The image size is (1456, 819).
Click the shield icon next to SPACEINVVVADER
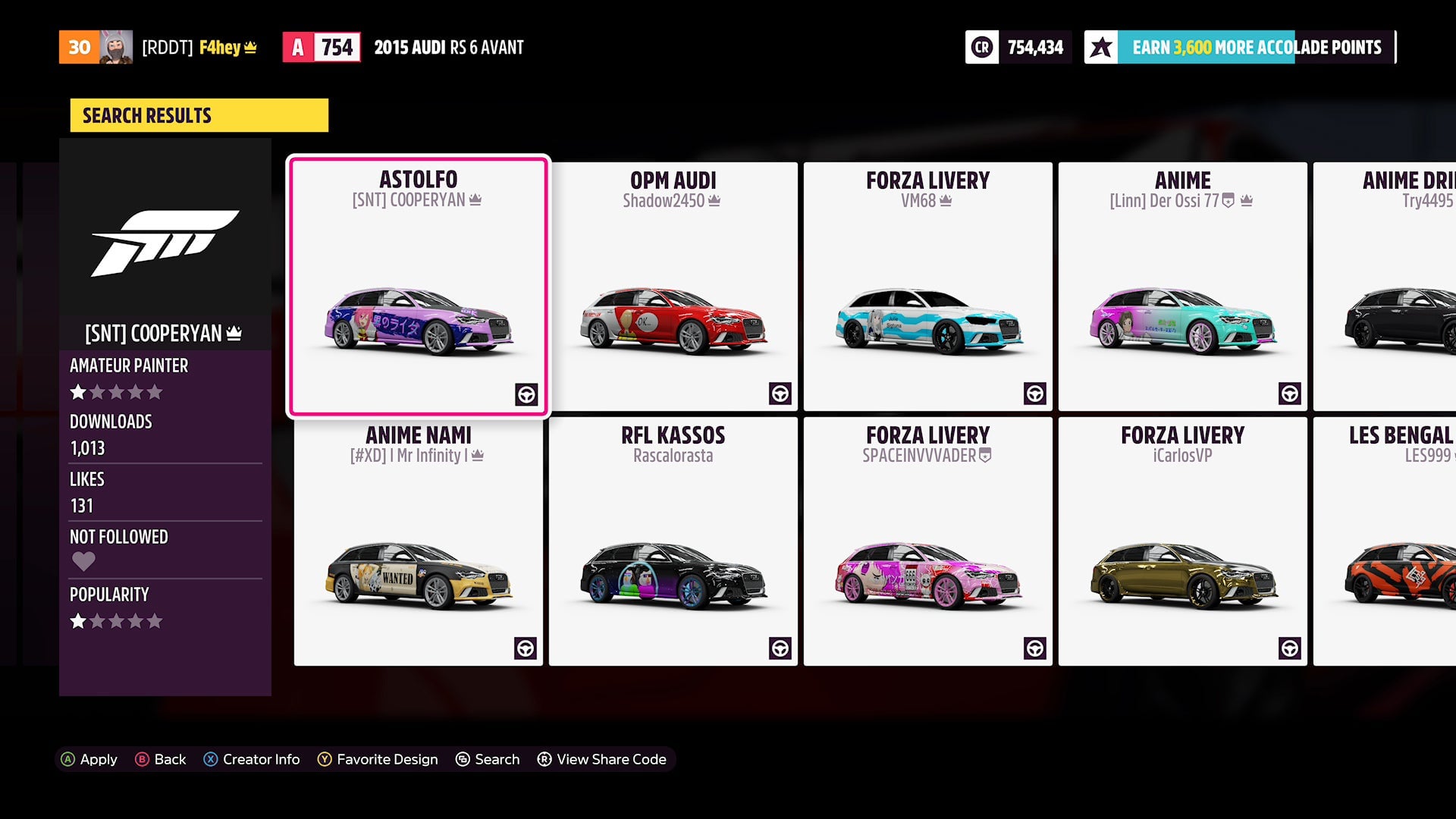pos(984,455)
